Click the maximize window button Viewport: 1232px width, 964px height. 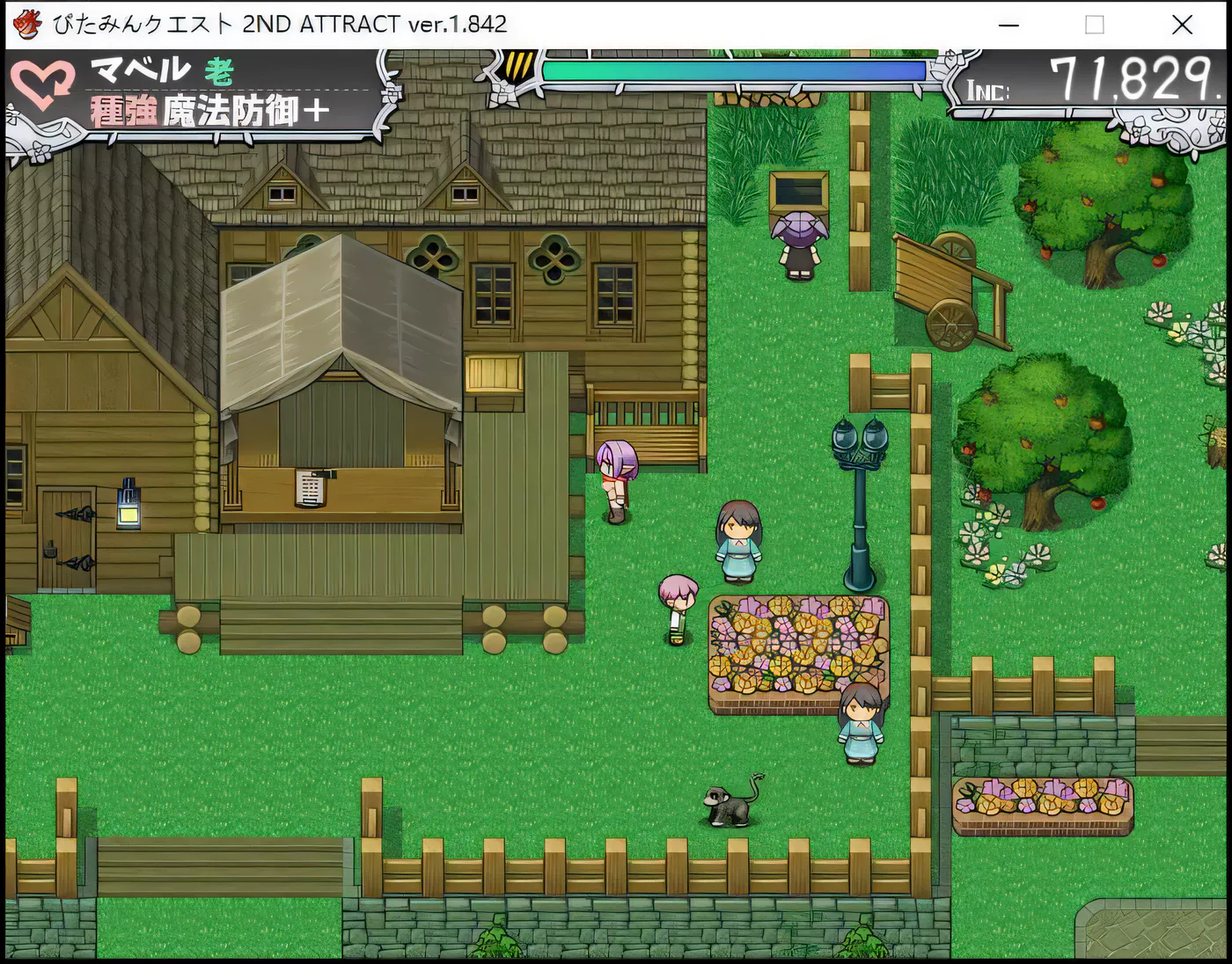pyautogui.click(x=1095, y=25)
